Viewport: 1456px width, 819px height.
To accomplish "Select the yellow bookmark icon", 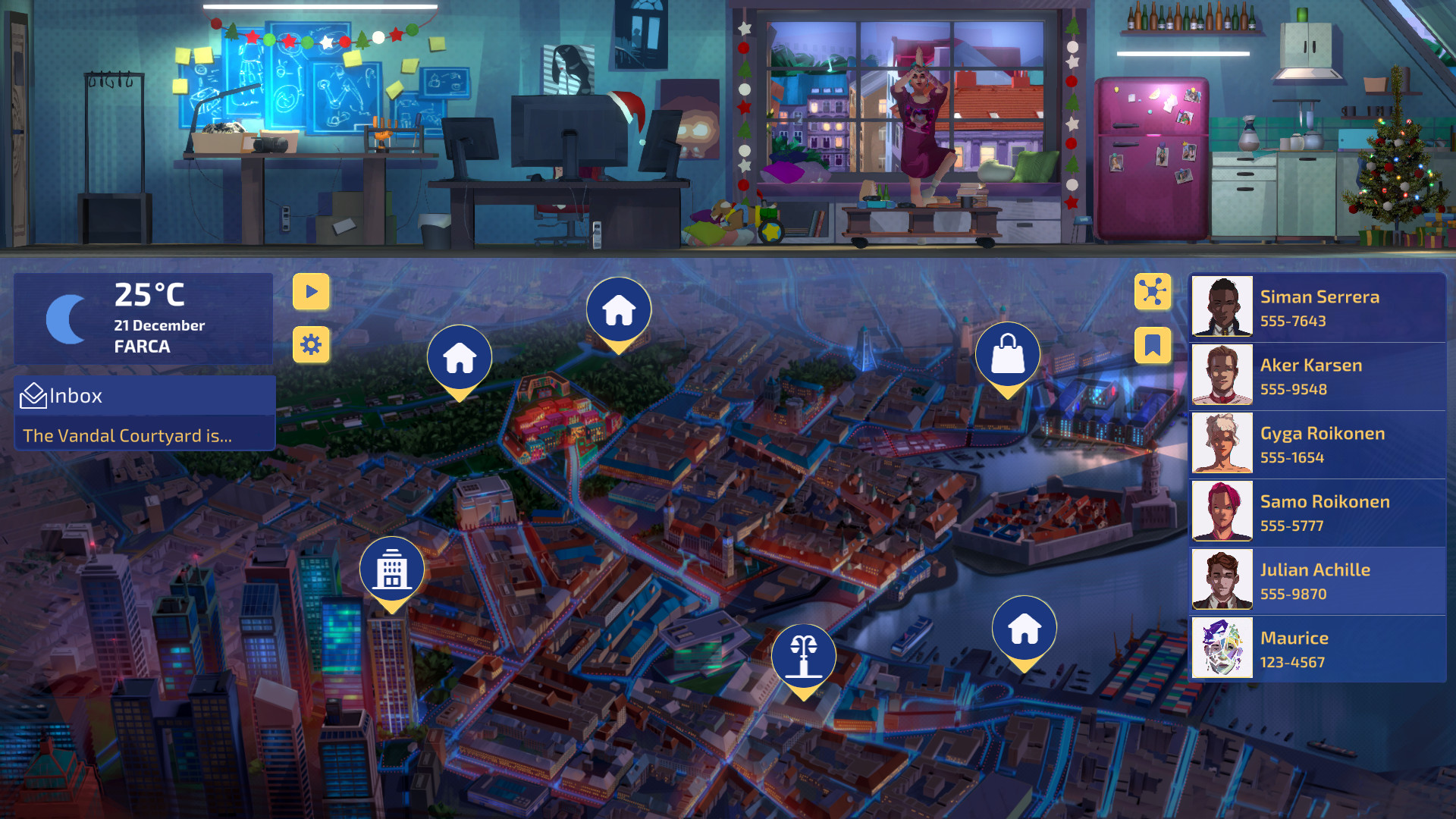I will click(1152, 345).
